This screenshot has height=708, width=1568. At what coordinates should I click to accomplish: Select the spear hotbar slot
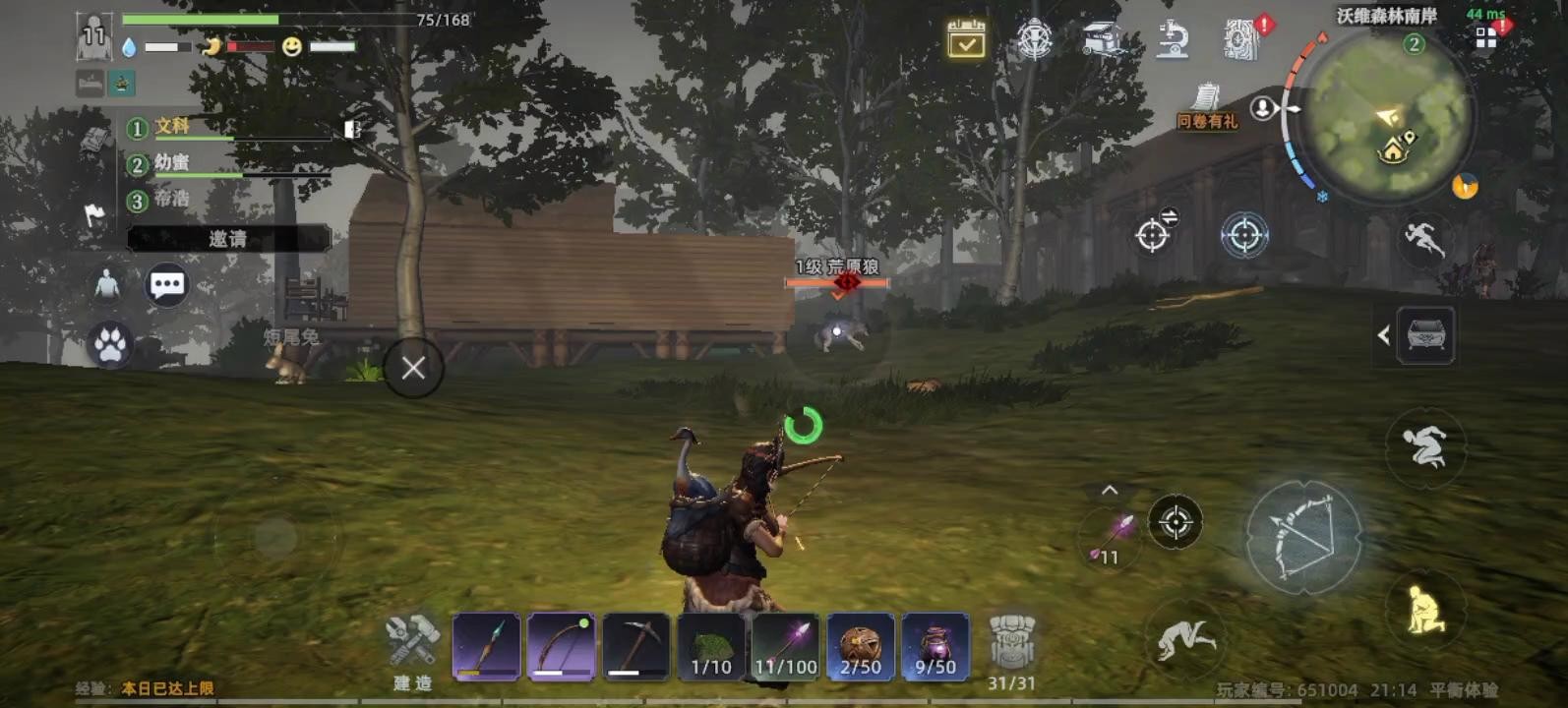pyautogui.click(x=486, y=646)
